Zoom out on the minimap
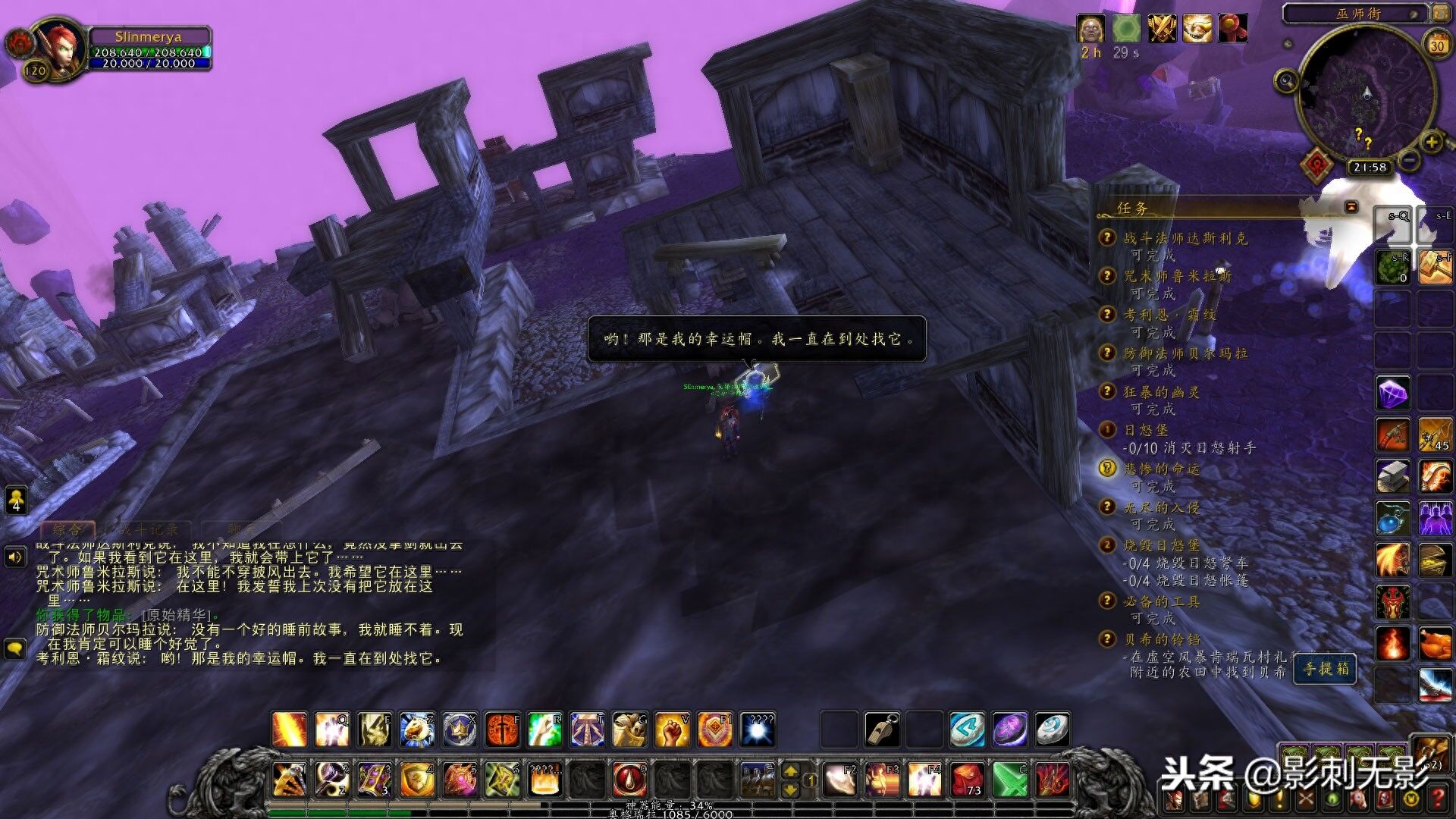Viewport: 1456px width, 819px height. 1409,160
